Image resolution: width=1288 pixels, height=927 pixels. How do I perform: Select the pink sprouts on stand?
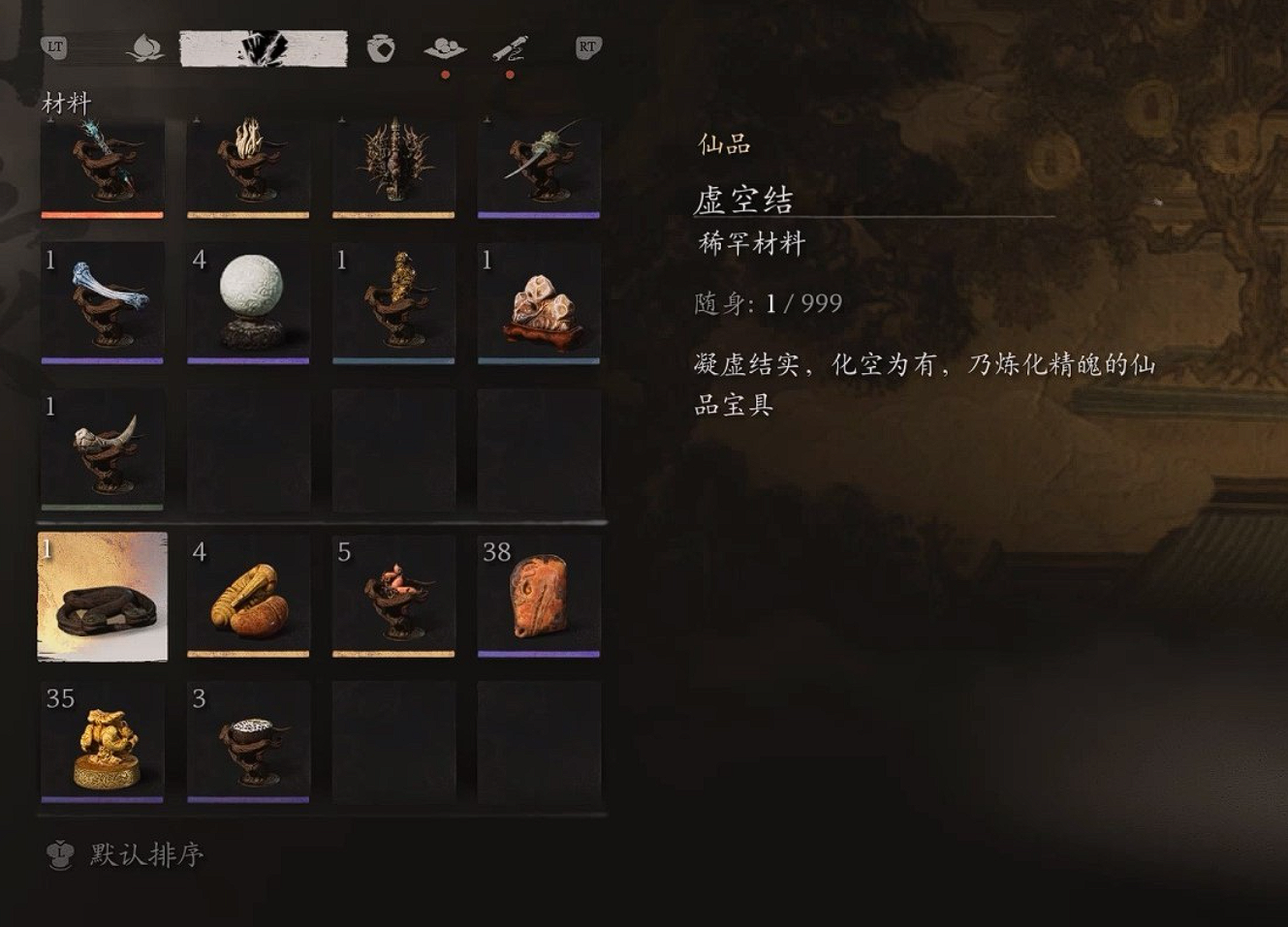(x=393, y=596)
